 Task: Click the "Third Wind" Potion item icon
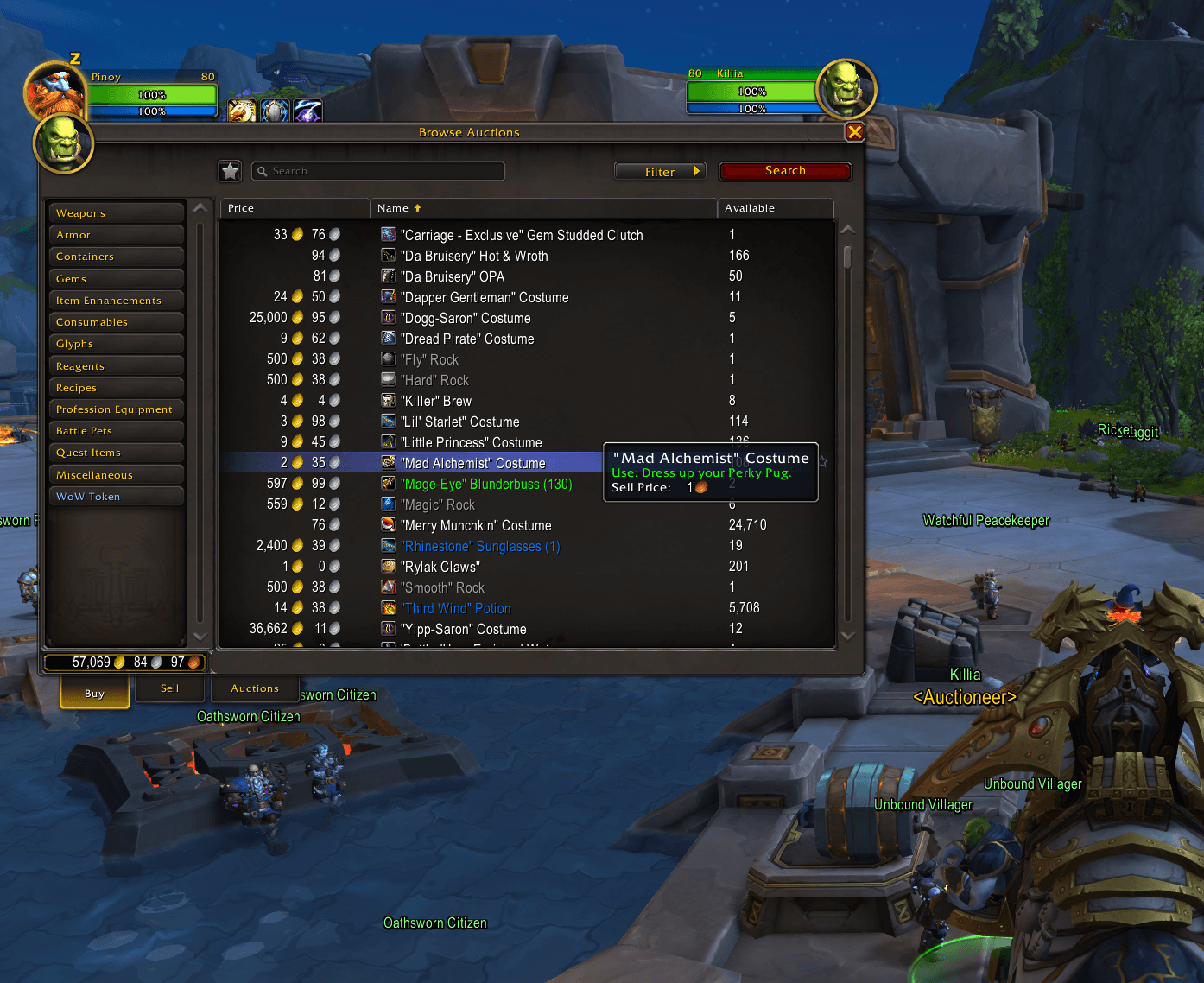click(388, 607)
